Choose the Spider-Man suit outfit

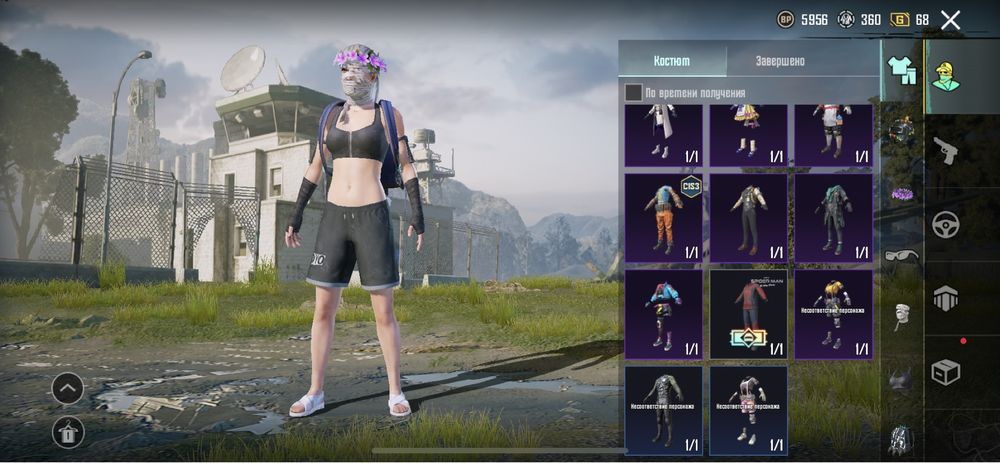[x=749, y=314]
